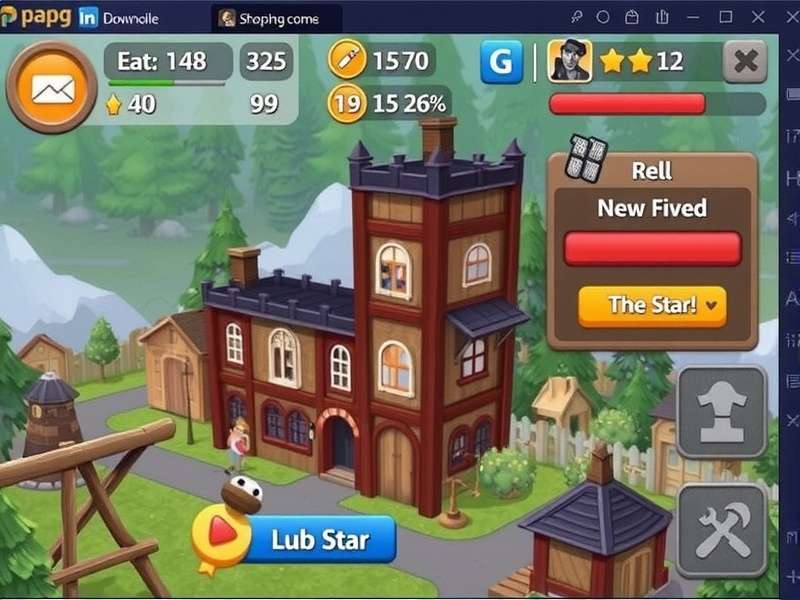Screen dimensions: 800x600
Task: Tap the red bar under New Fived
Action: click(x=652, y=248)
